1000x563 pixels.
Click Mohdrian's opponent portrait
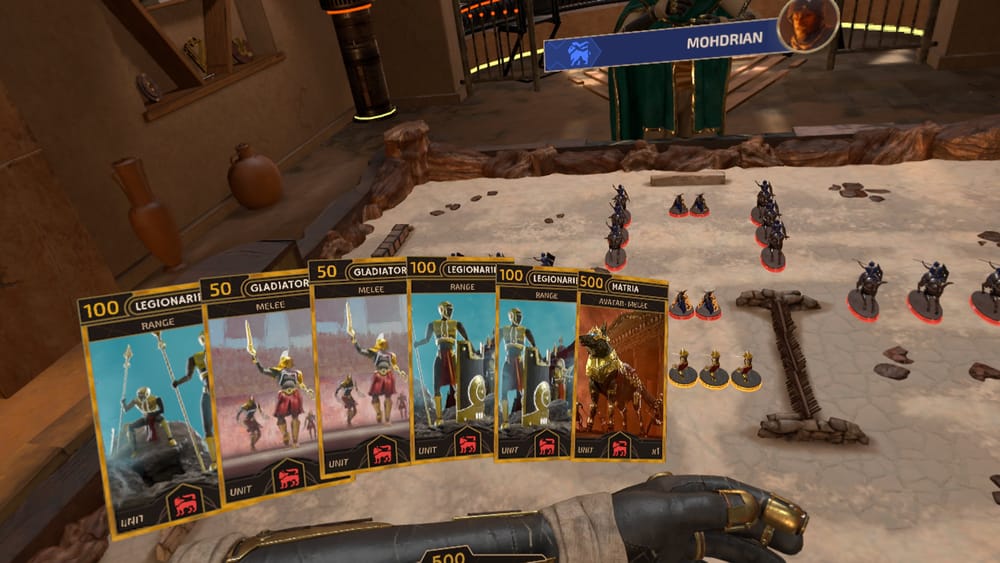809,26
